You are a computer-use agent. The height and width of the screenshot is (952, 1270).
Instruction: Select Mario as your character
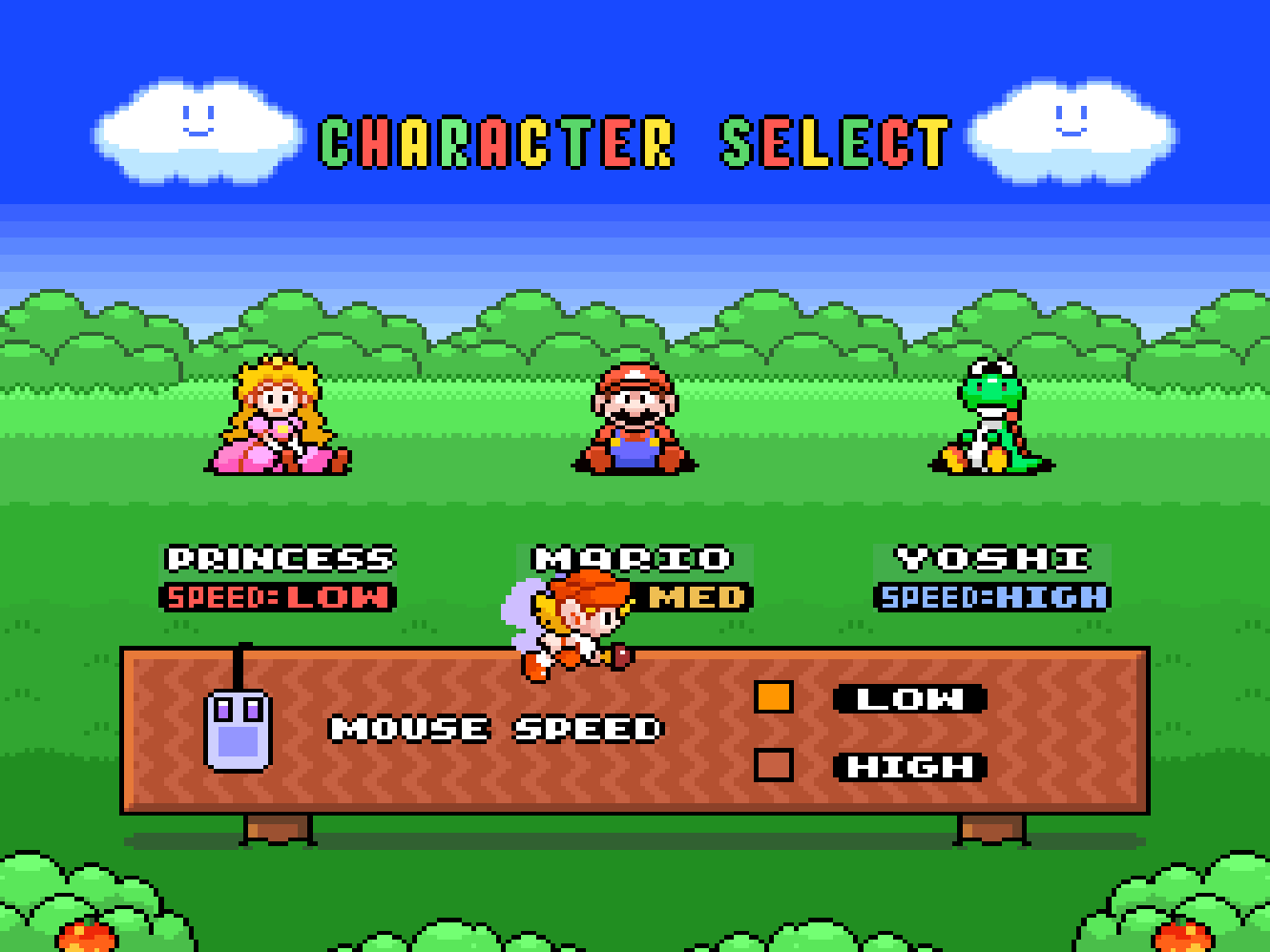[633, 420]
